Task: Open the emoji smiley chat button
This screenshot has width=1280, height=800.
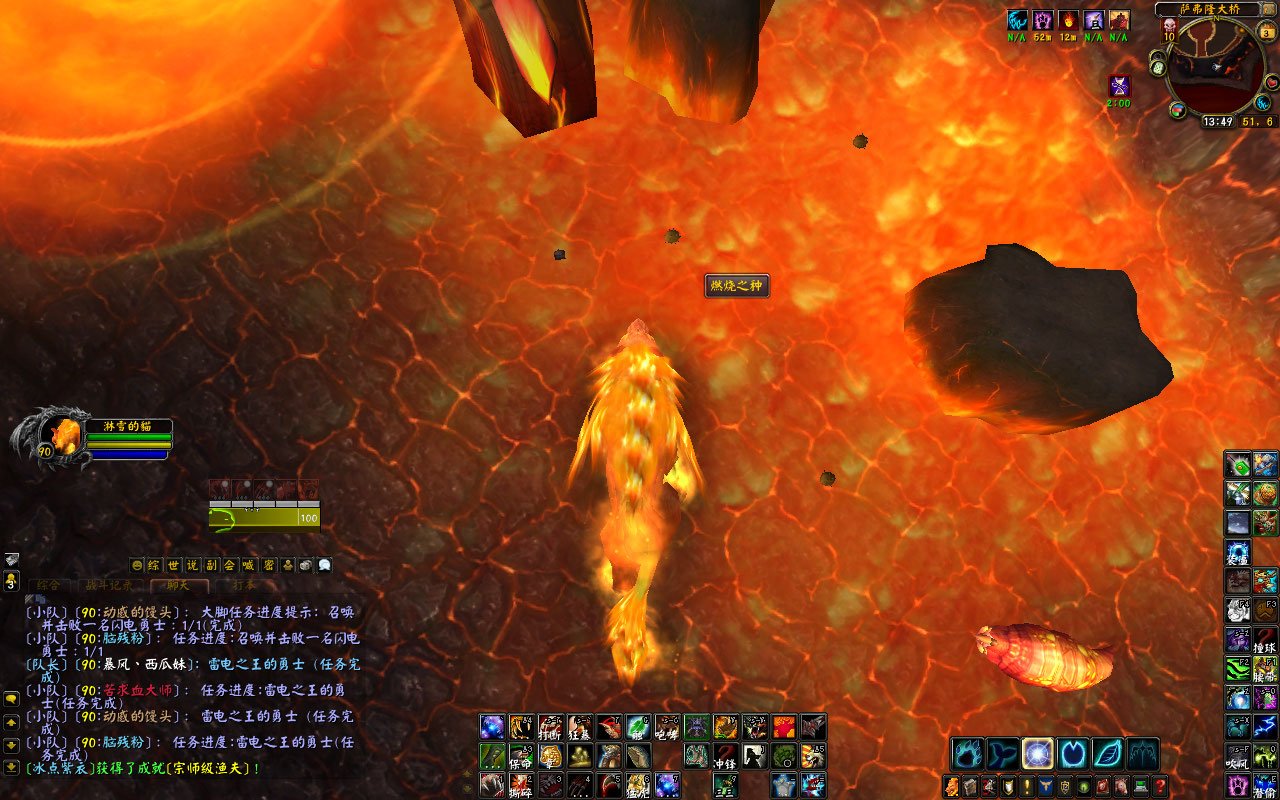Action: click(137, 565)
